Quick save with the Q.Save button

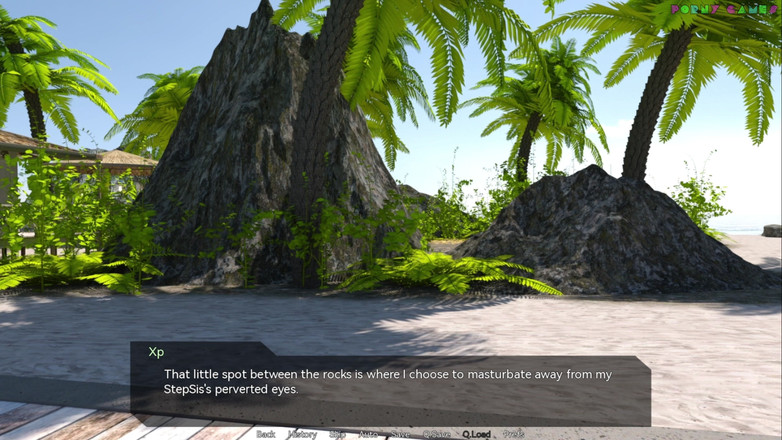436,434
